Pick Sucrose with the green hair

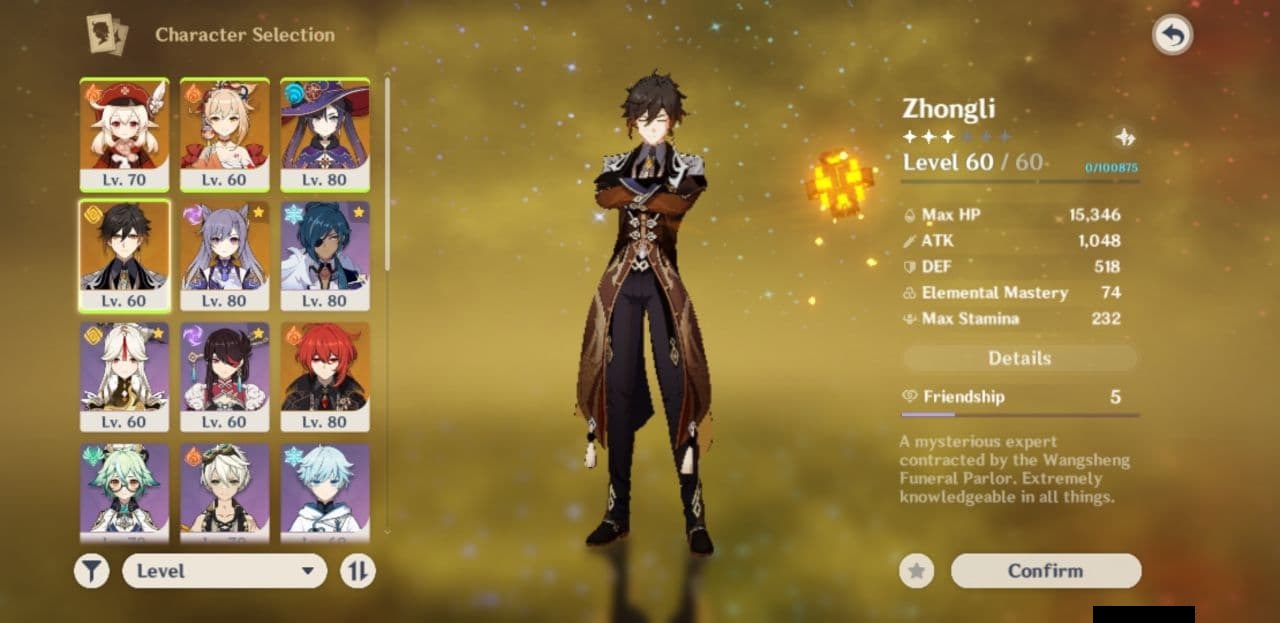[x=125, y=490]
